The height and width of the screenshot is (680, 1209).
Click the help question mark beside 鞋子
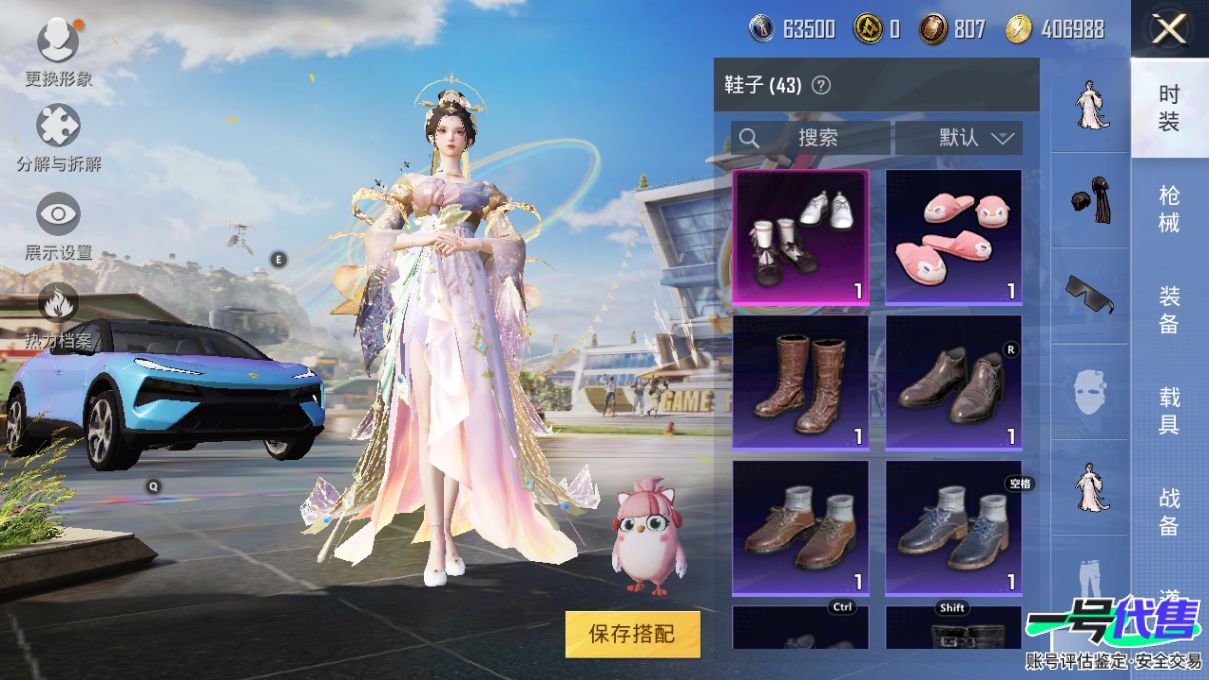821,86
